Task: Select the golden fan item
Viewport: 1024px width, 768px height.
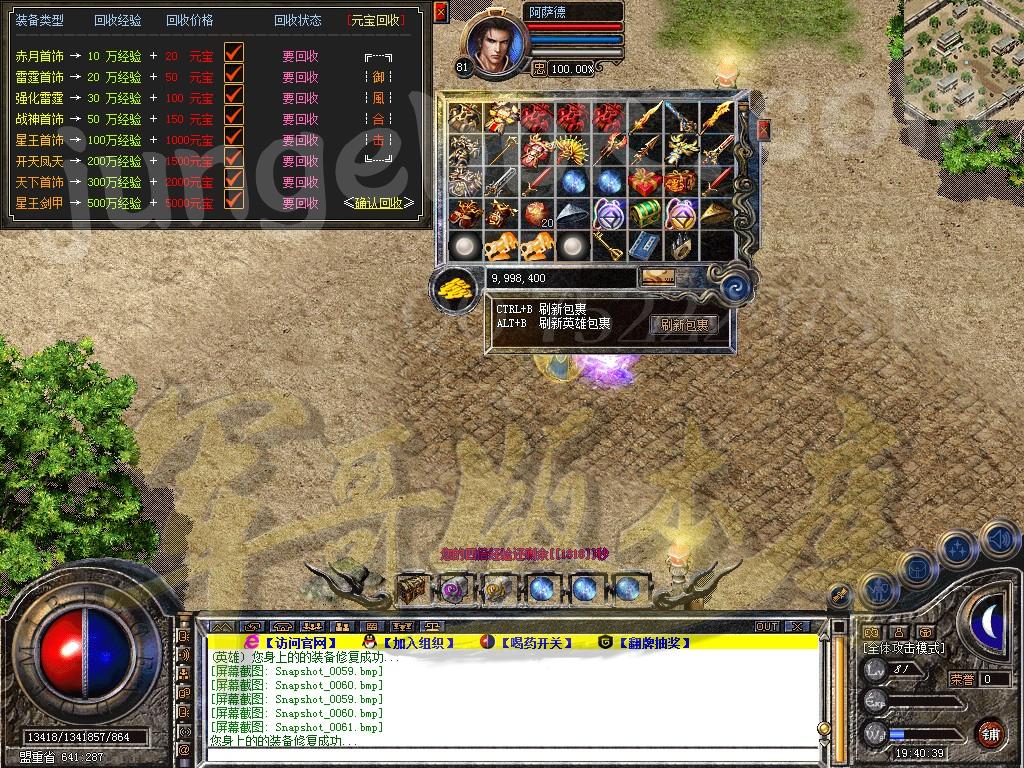Action: click(x=572, y=151)
